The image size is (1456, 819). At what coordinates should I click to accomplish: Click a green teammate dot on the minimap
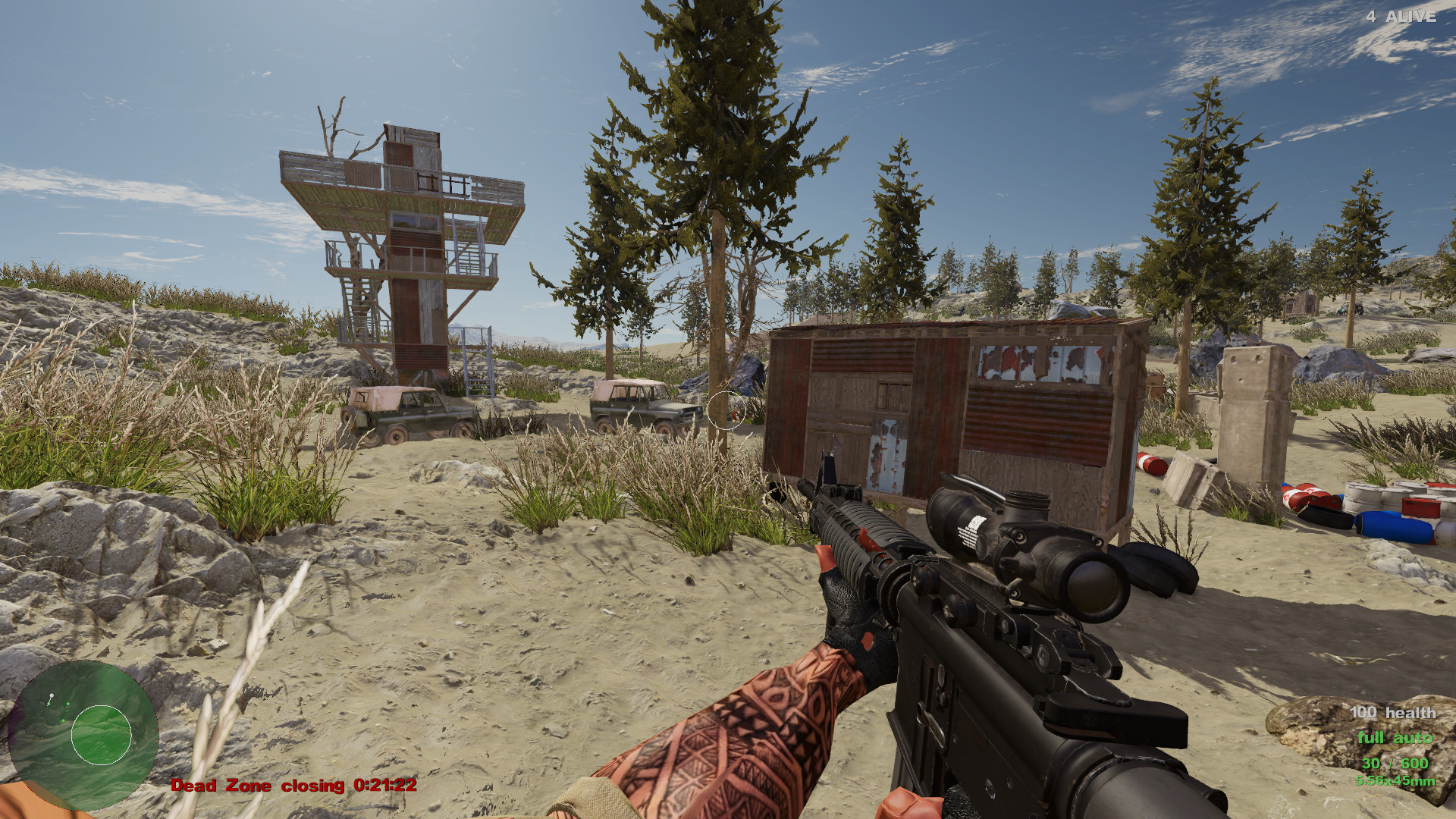68,704
